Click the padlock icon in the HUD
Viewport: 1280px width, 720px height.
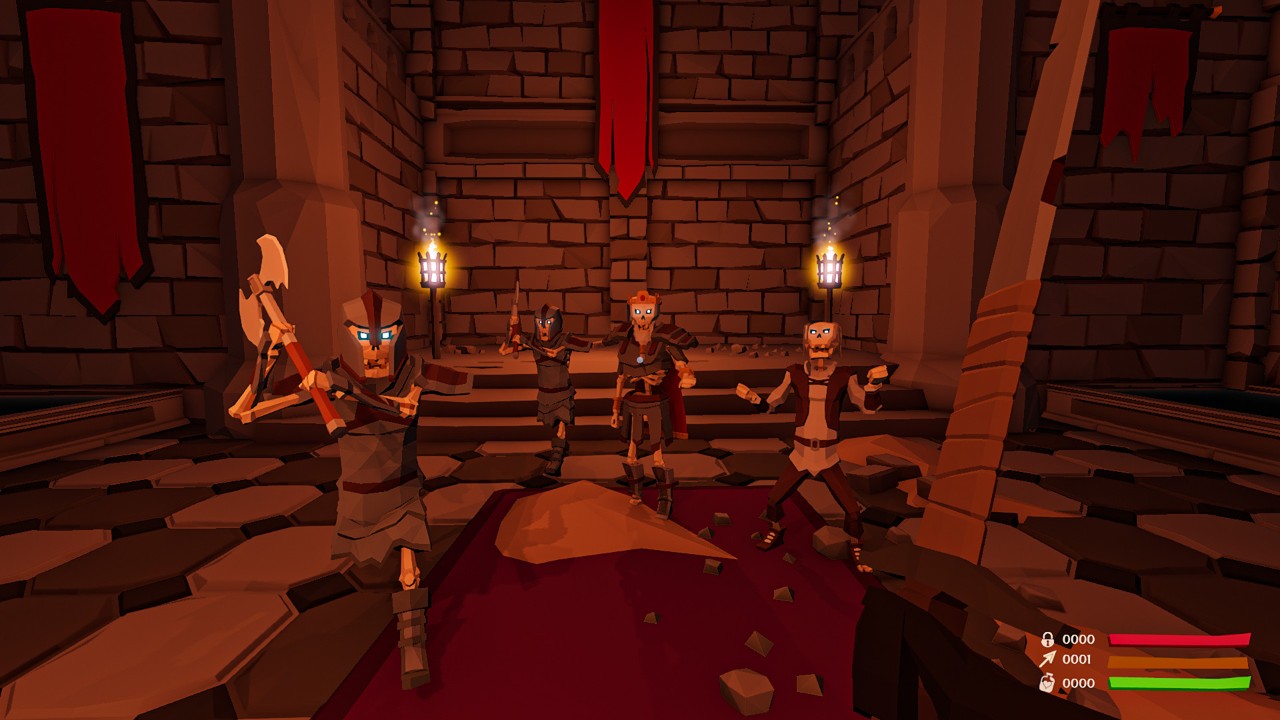1047,639
